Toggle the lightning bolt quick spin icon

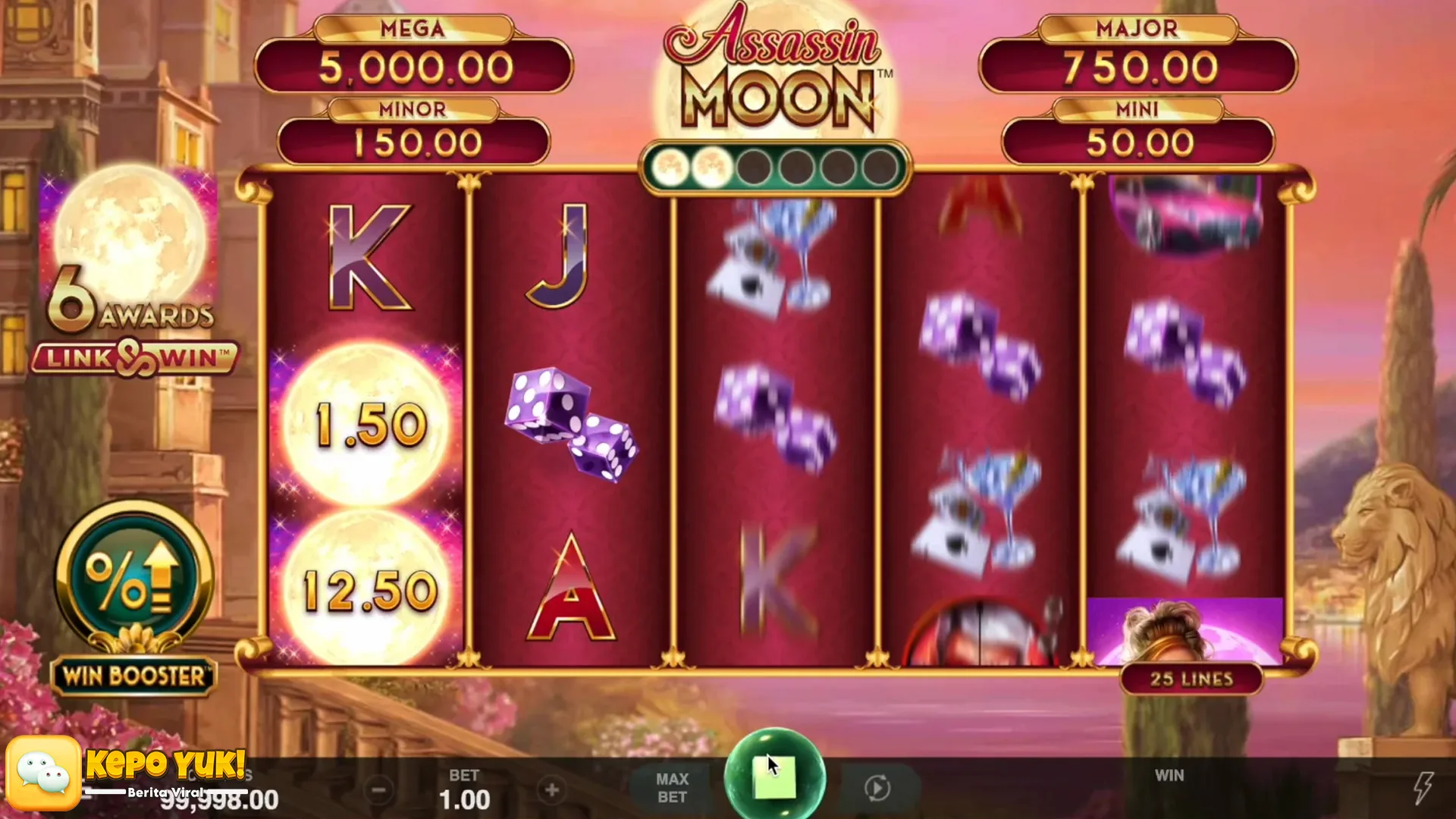click(x=1423, y=787)
